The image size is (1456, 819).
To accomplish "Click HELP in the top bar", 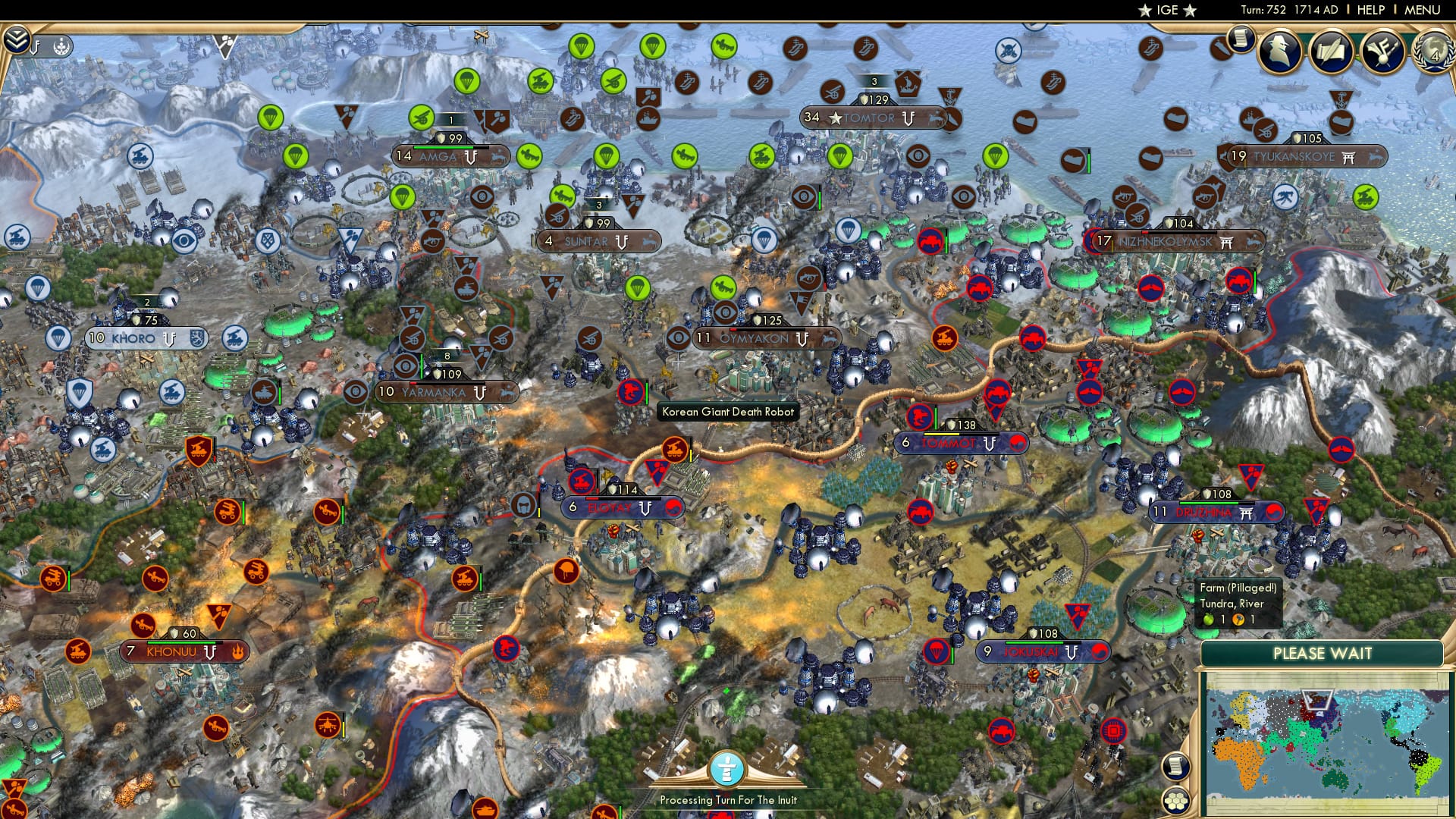I will point(1371,10).
